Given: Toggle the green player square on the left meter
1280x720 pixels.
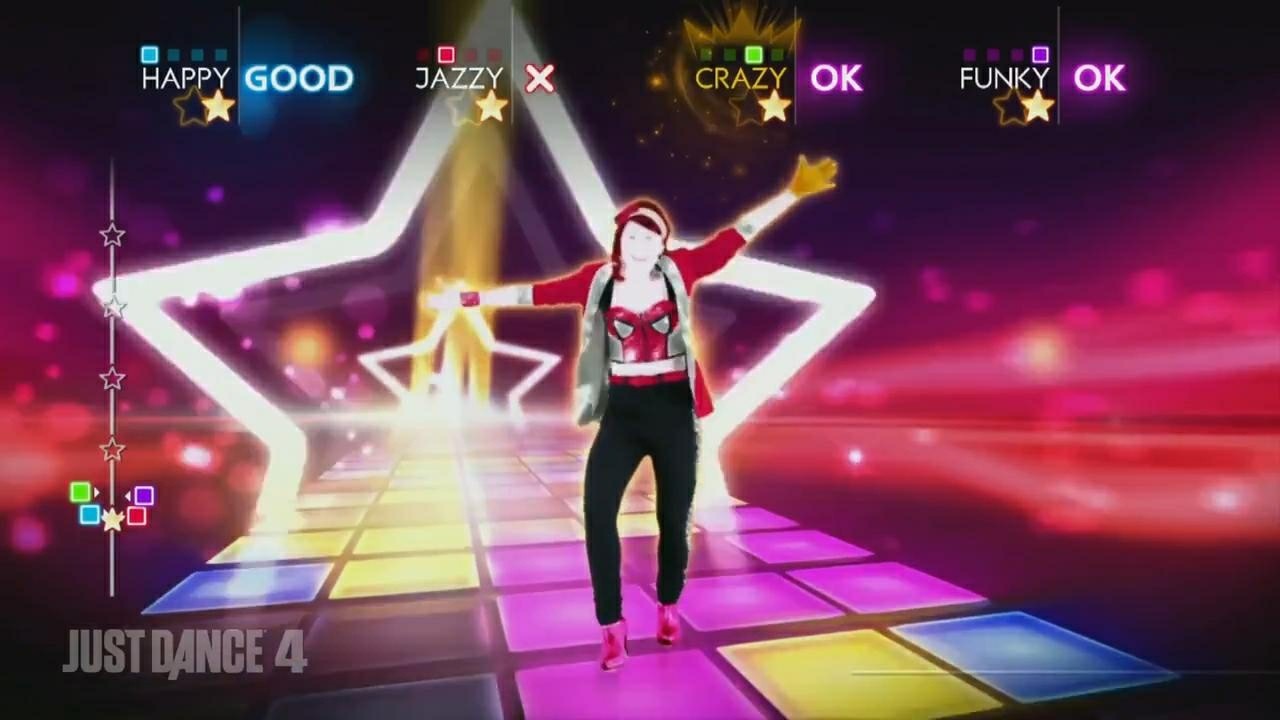Looking at the screenshot, I should [80, 491].
